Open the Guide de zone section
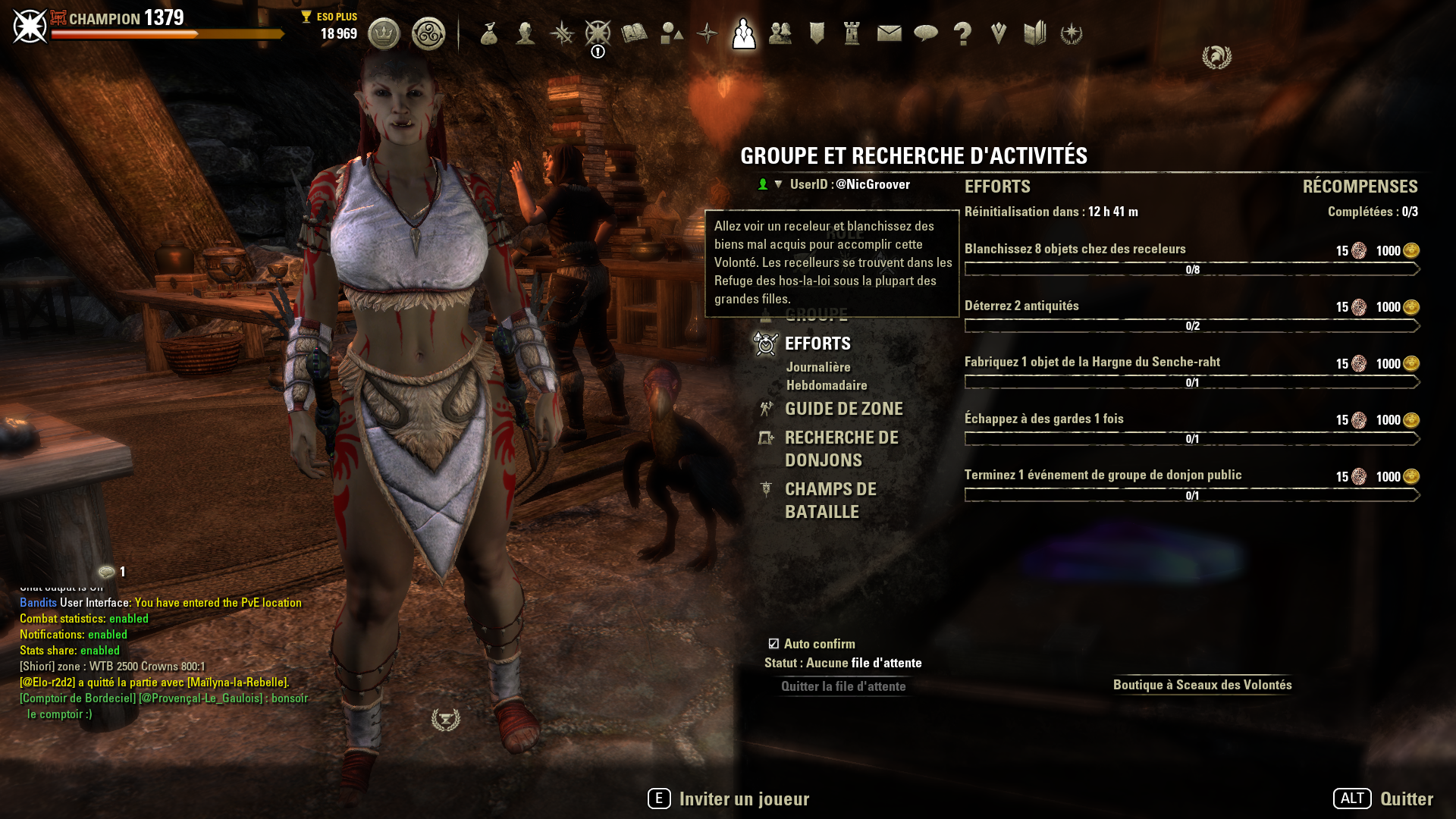Viewport: 1456px width, 819px height. click(x=843, y=409)
